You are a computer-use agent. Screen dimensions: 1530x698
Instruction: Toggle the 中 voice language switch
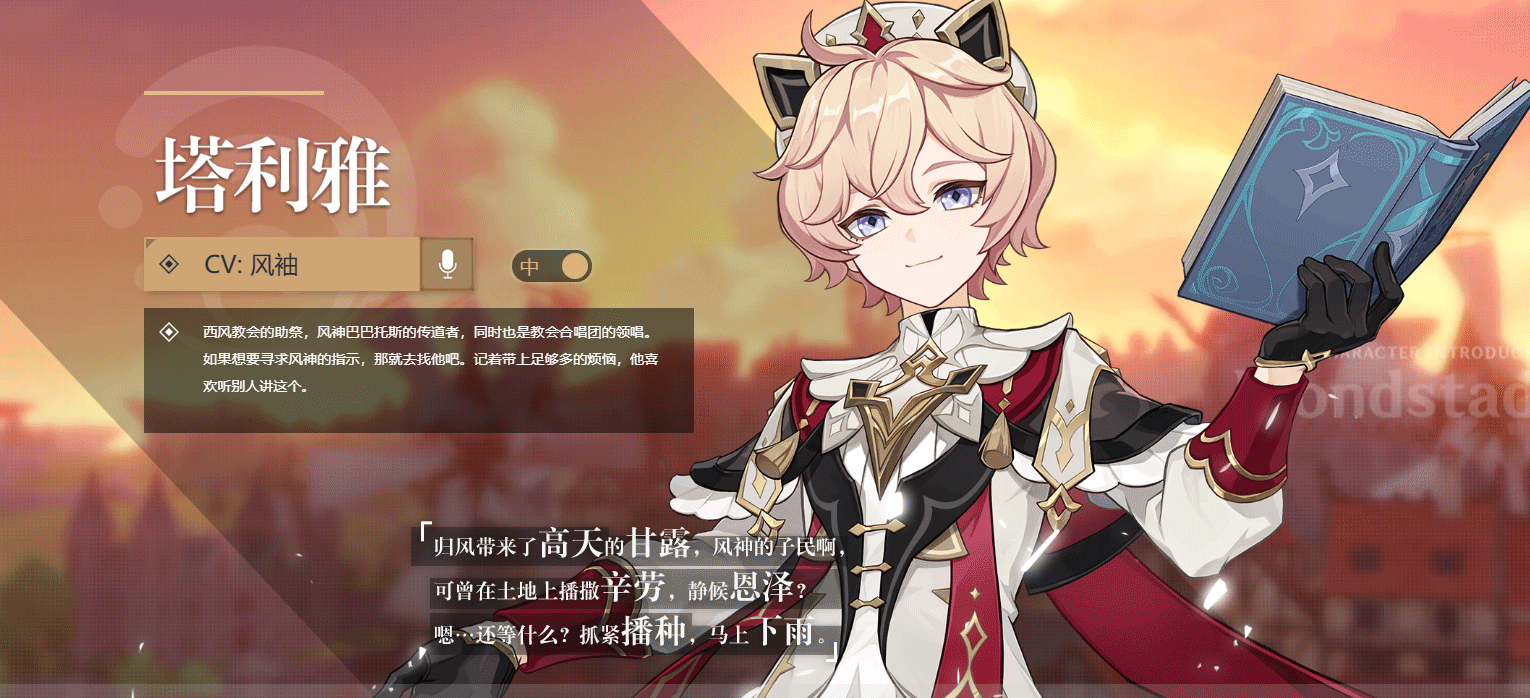coord(552,266)
